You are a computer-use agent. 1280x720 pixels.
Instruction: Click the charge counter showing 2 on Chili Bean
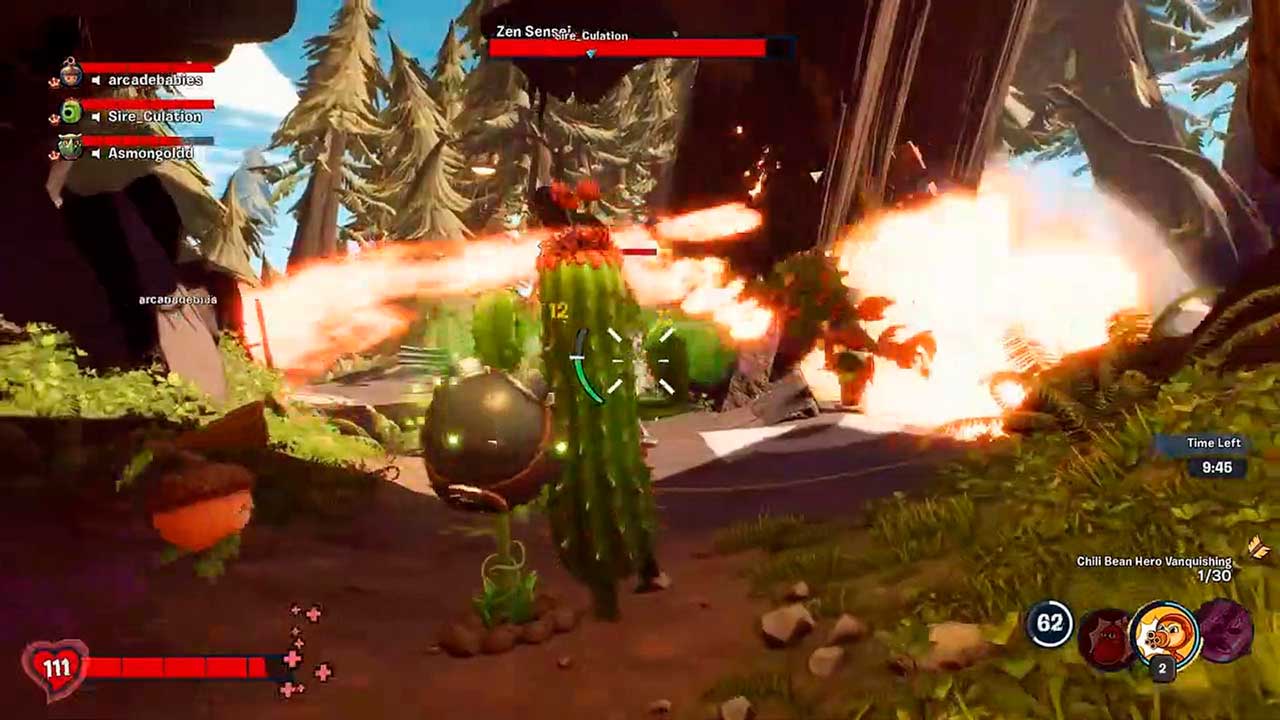1163,667
